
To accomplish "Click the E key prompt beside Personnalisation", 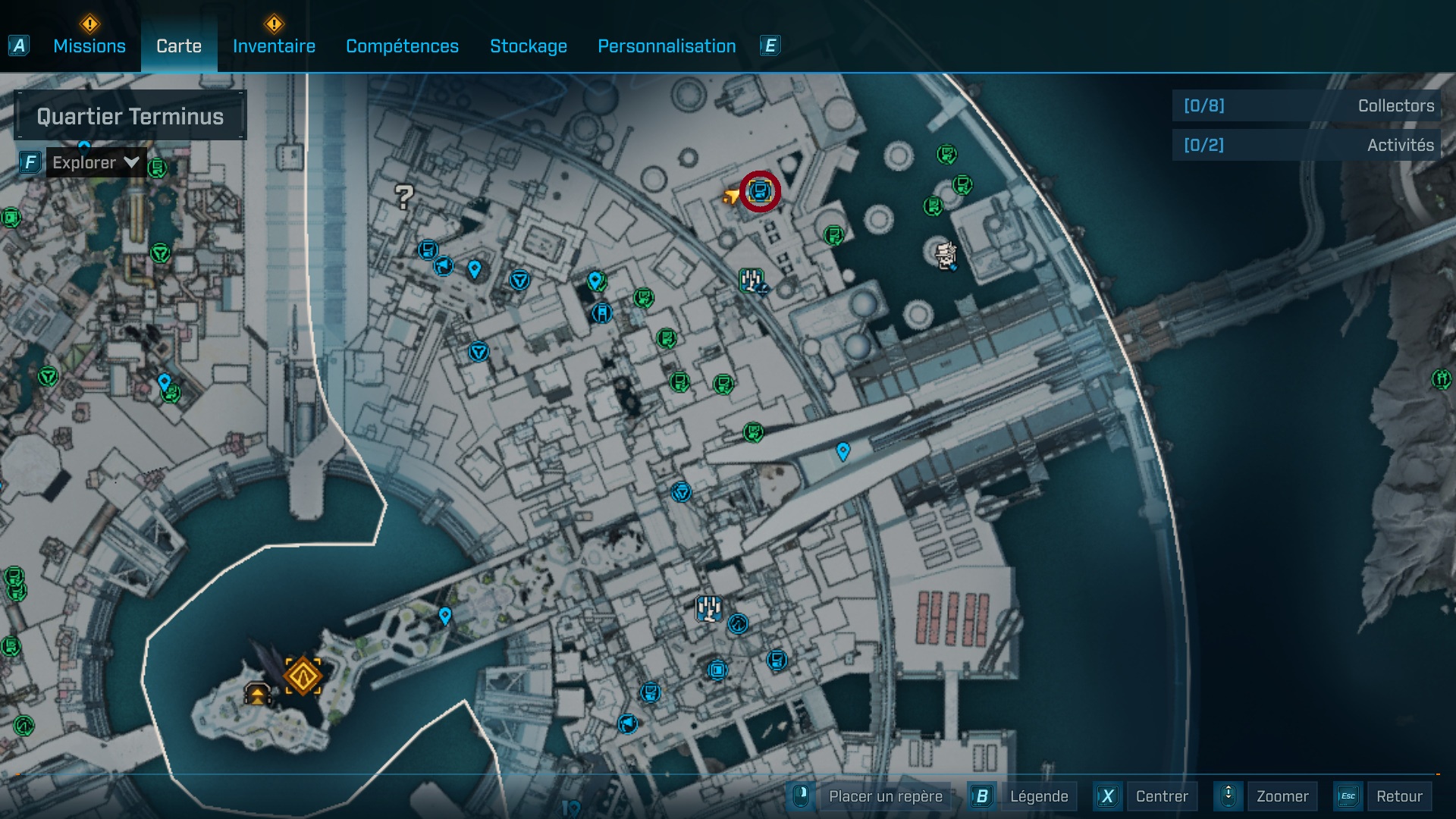I will [x=770, y=45].
